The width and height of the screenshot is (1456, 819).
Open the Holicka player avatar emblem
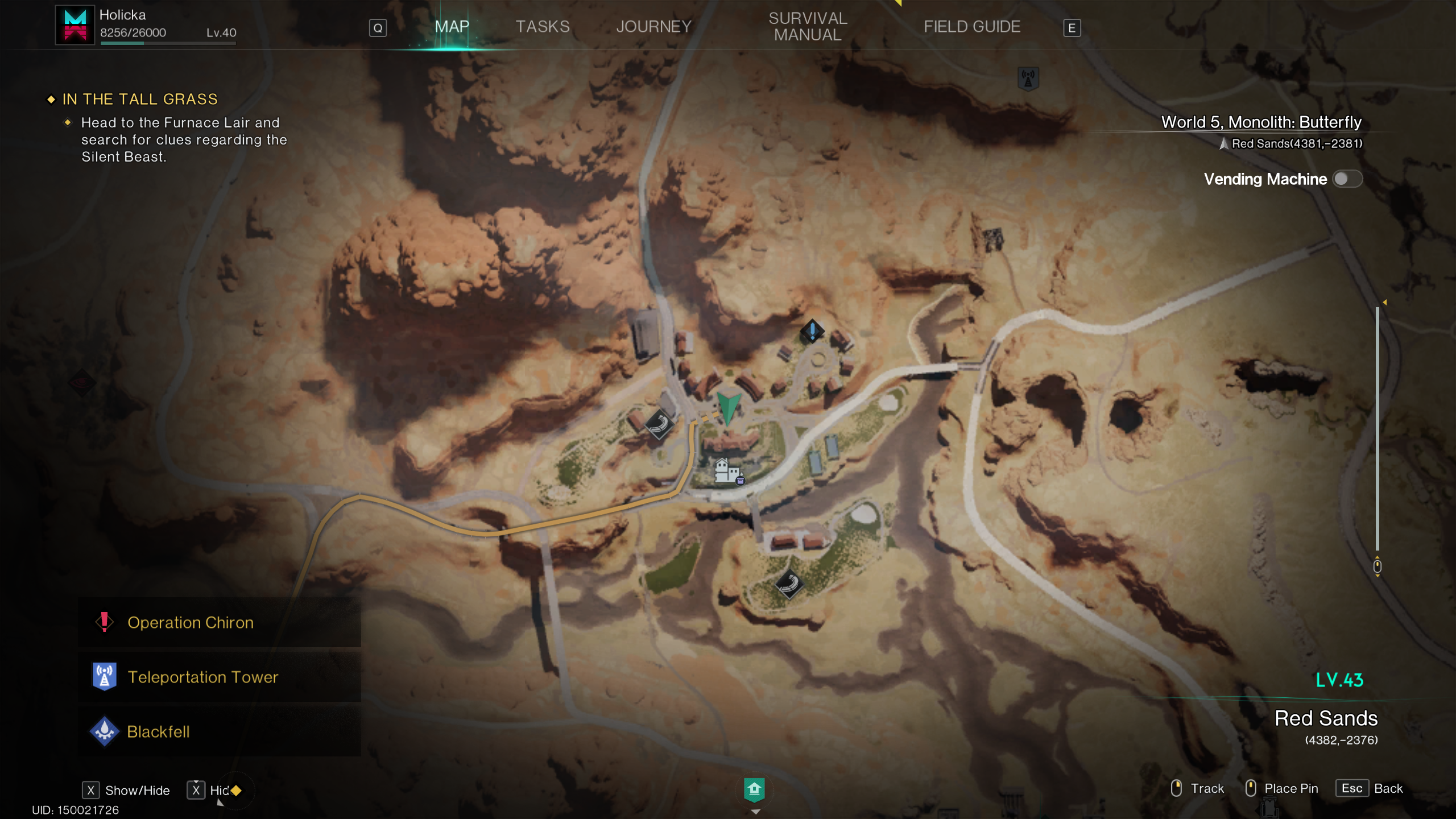[x=75, y=25]
